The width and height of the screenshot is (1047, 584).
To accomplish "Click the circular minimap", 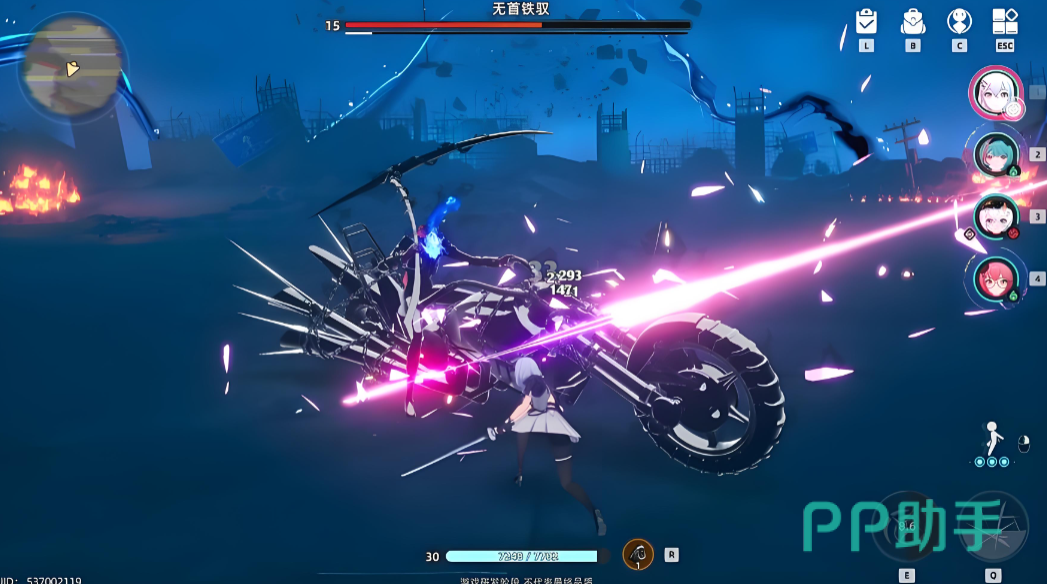I will tap(72, 68).
